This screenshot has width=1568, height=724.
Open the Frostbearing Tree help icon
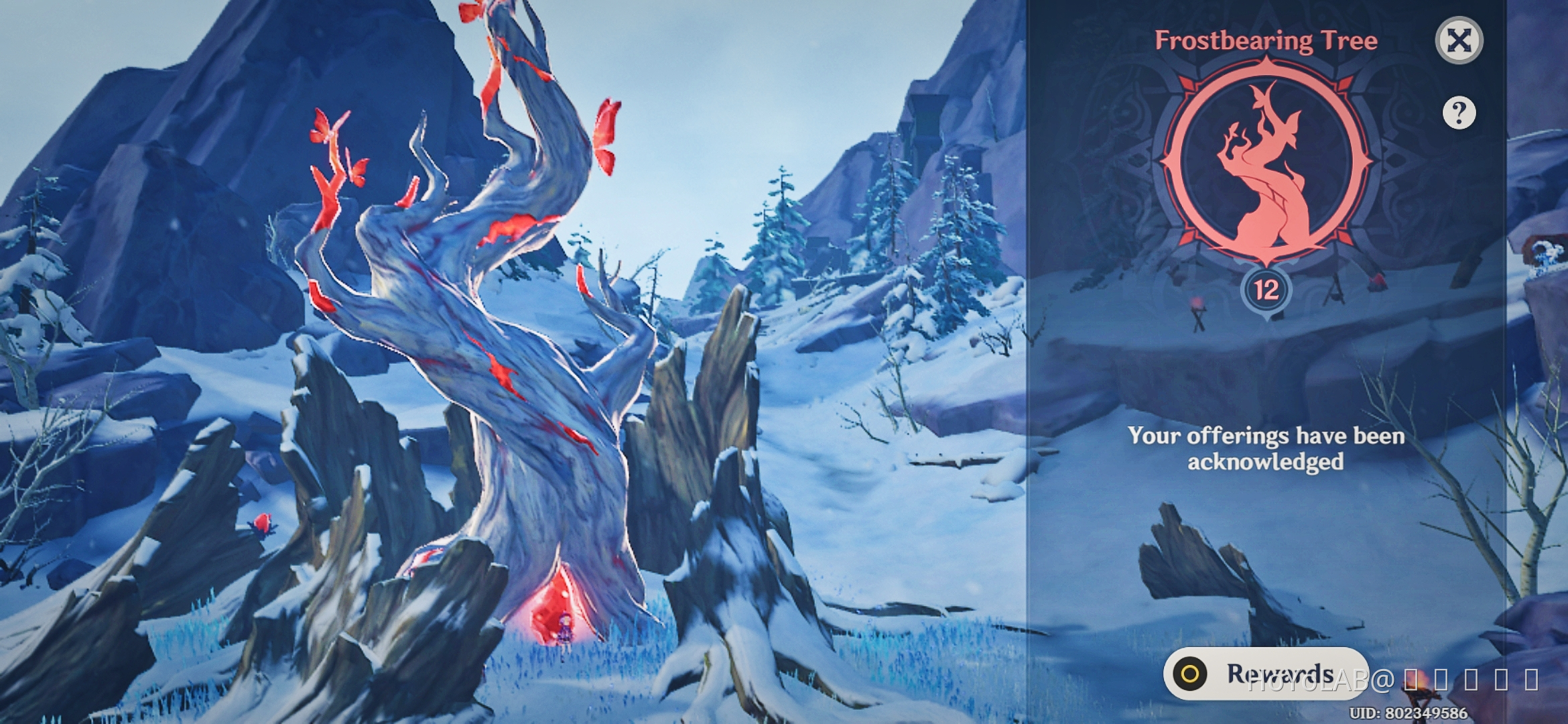[x=1459, y=114]
